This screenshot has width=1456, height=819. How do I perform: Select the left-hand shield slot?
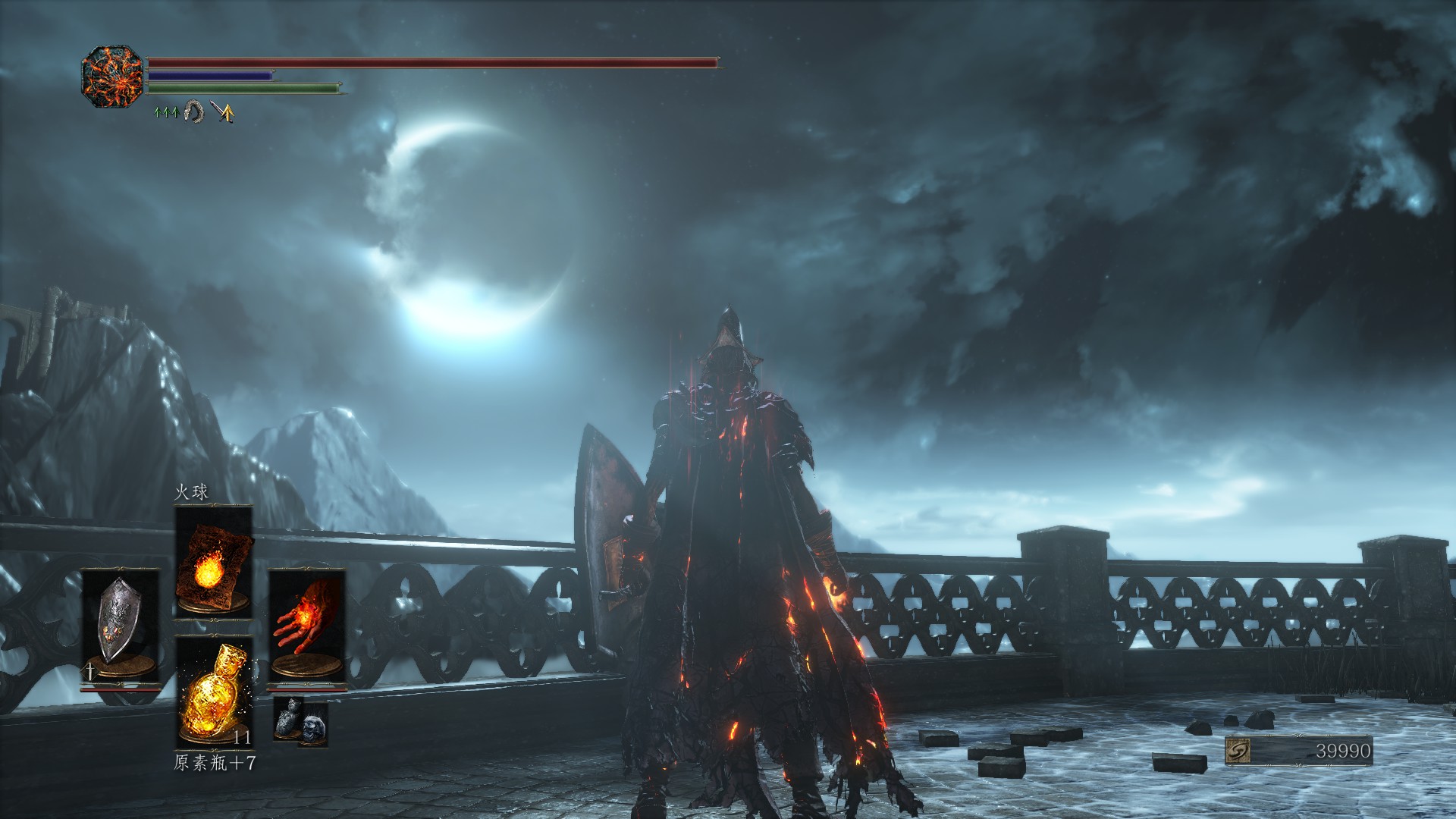(120, 626)
